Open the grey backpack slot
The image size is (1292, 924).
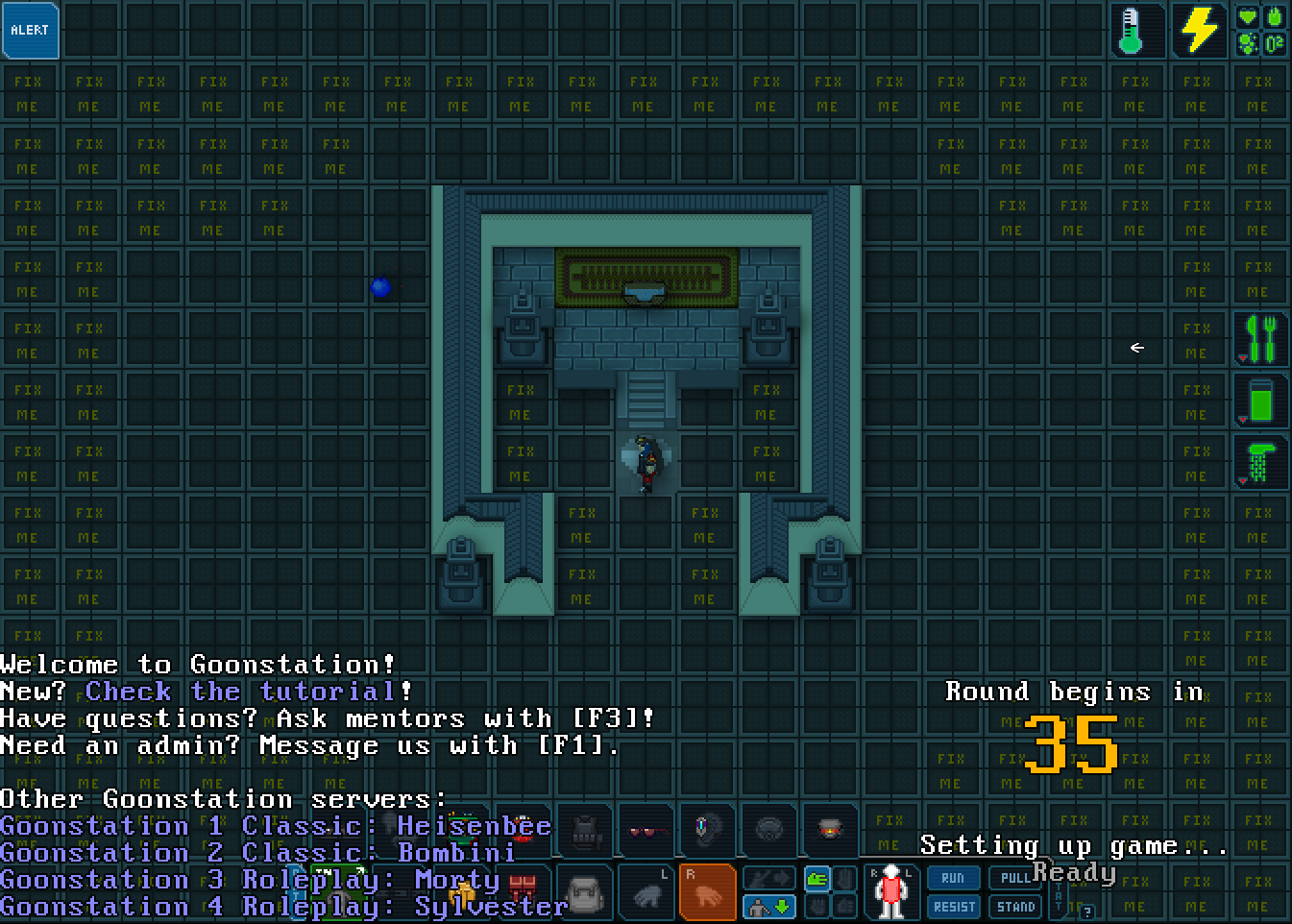point(584,892)
